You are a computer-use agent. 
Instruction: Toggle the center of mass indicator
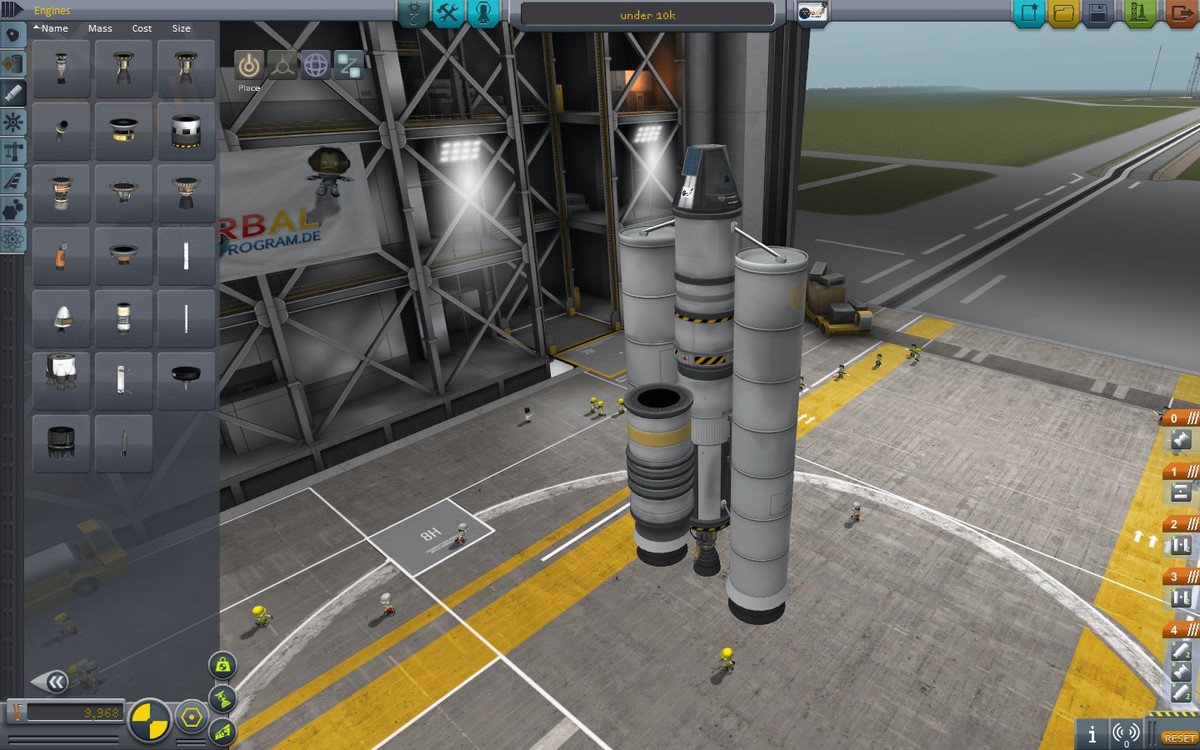point(222,664)
